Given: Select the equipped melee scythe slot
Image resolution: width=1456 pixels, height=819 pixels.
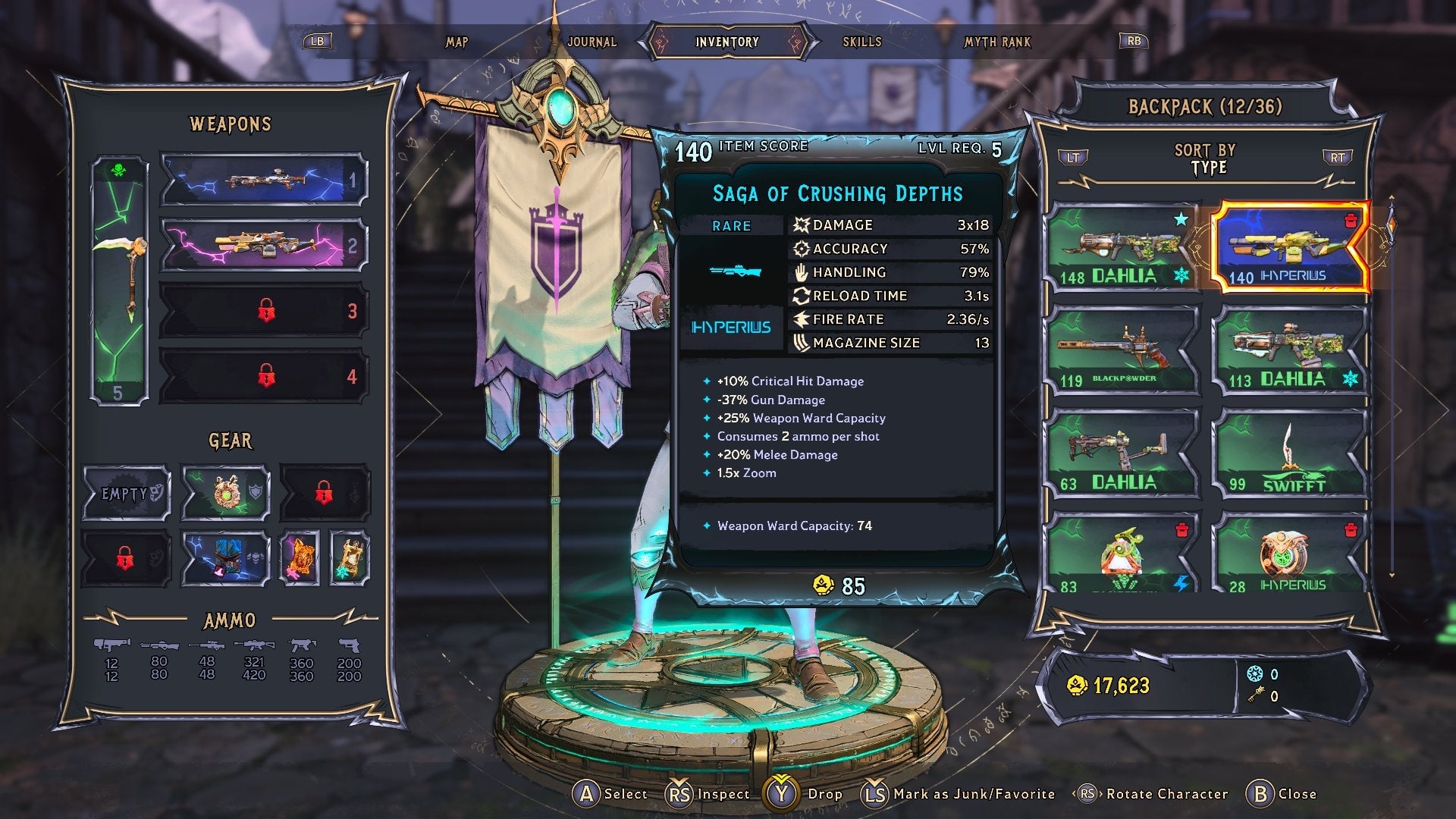Looking at the screenshot, I should click(120, 281).
